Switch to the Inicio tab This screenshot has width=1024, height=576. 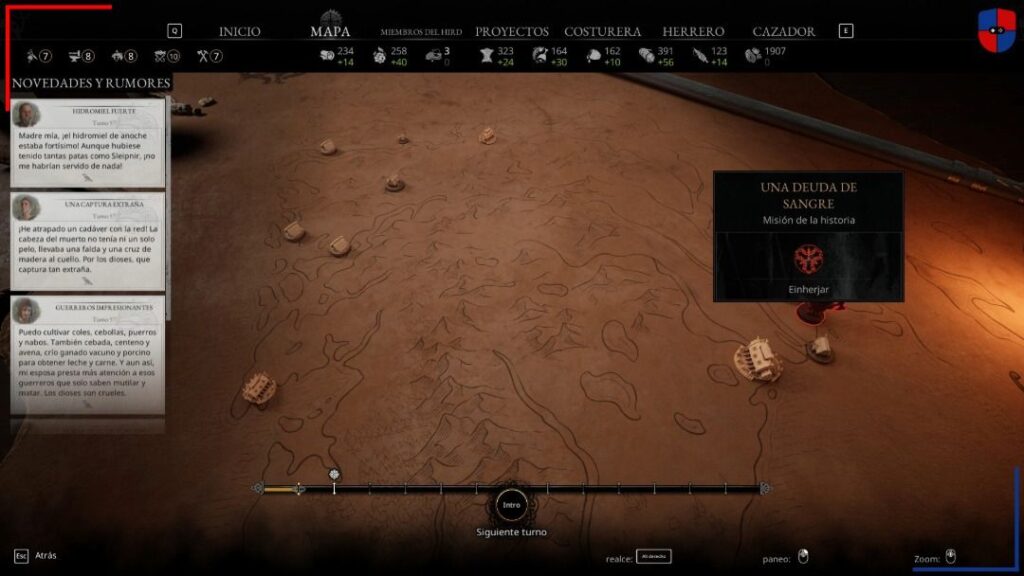239,32
